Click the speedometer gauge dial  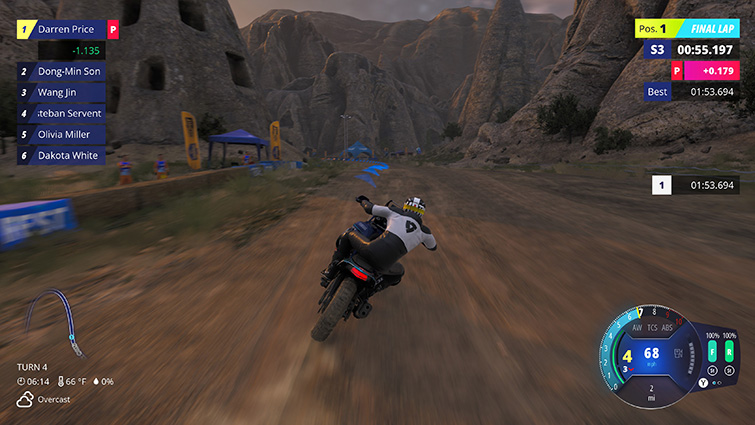[650, 355]
